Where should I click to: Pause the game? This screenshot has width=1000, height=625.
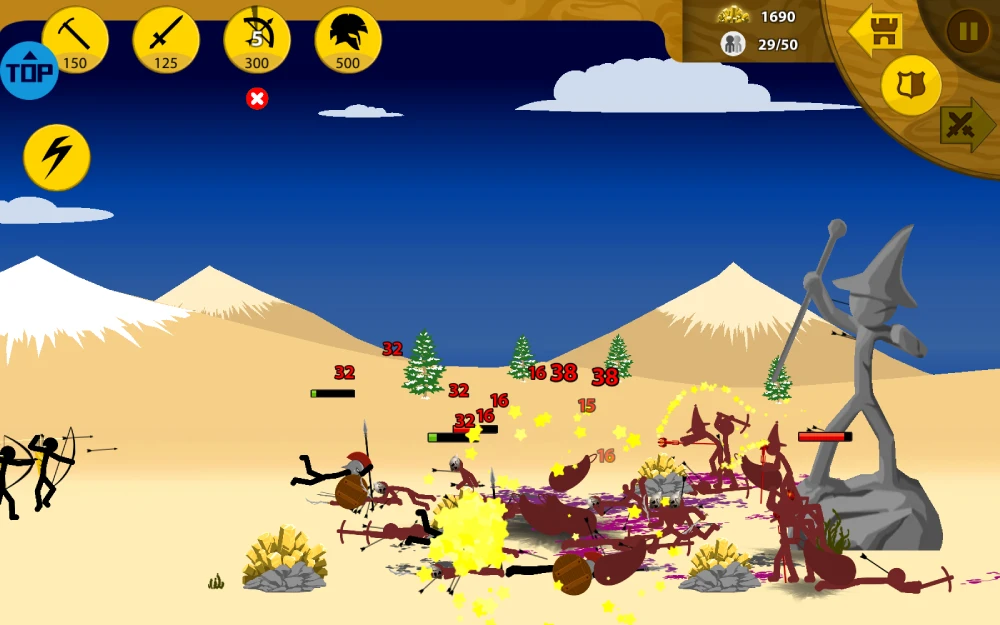[x=967, y=31]
